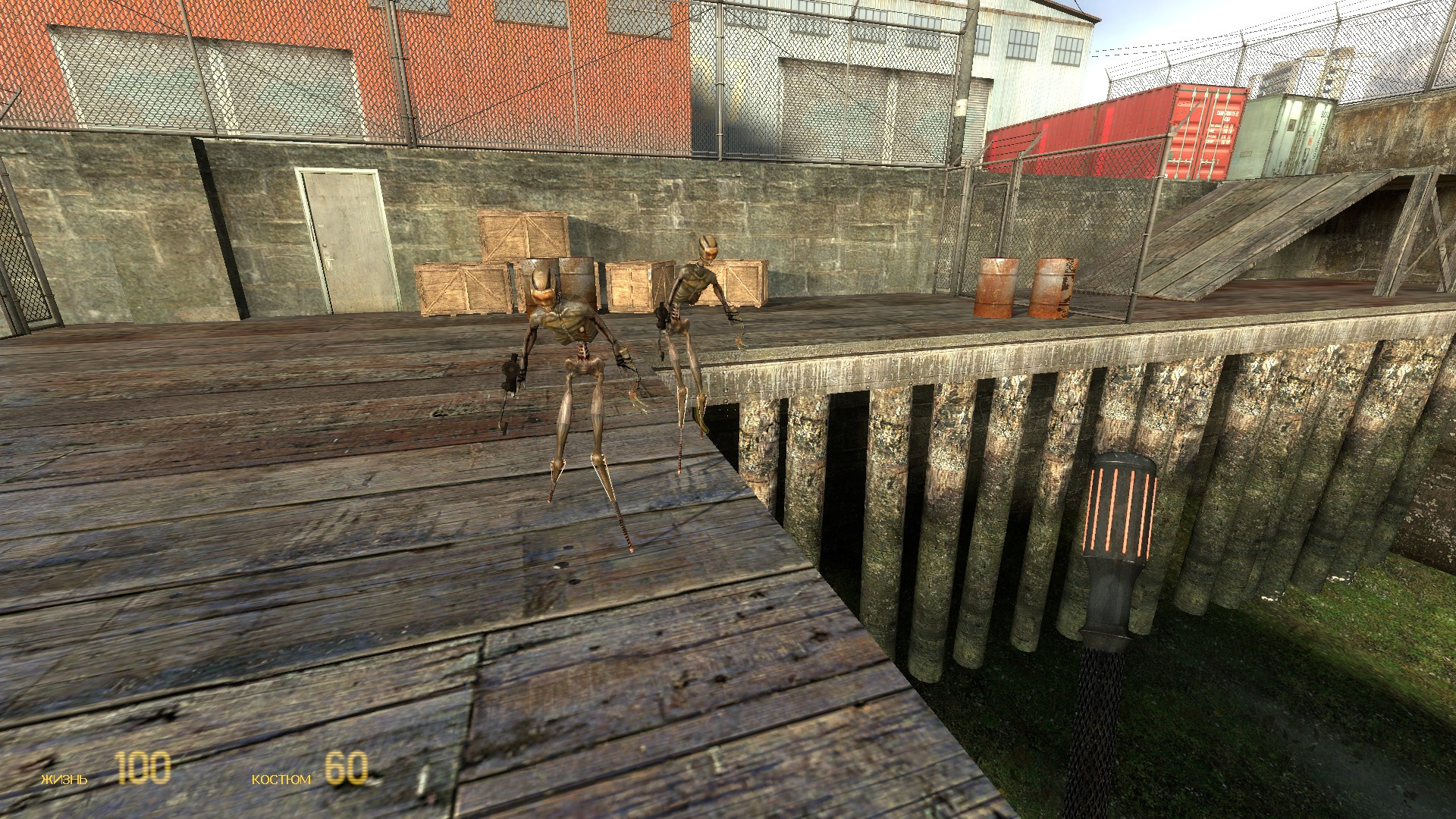
Task: Click the orange stripes on the thumper
Action: [1122, 508]
